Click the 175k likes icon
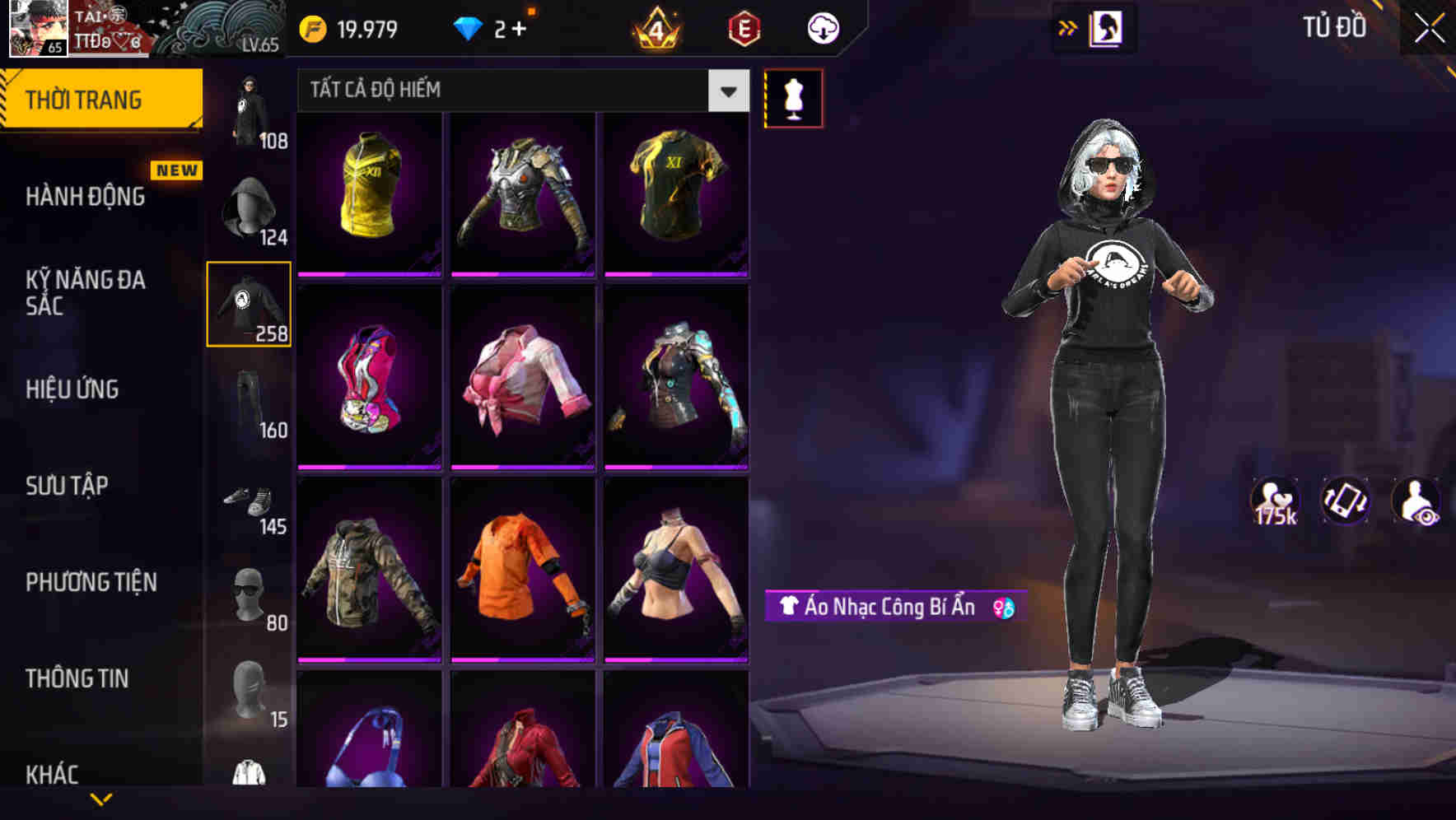The image size is (1456, 820). coord(1275,501)
